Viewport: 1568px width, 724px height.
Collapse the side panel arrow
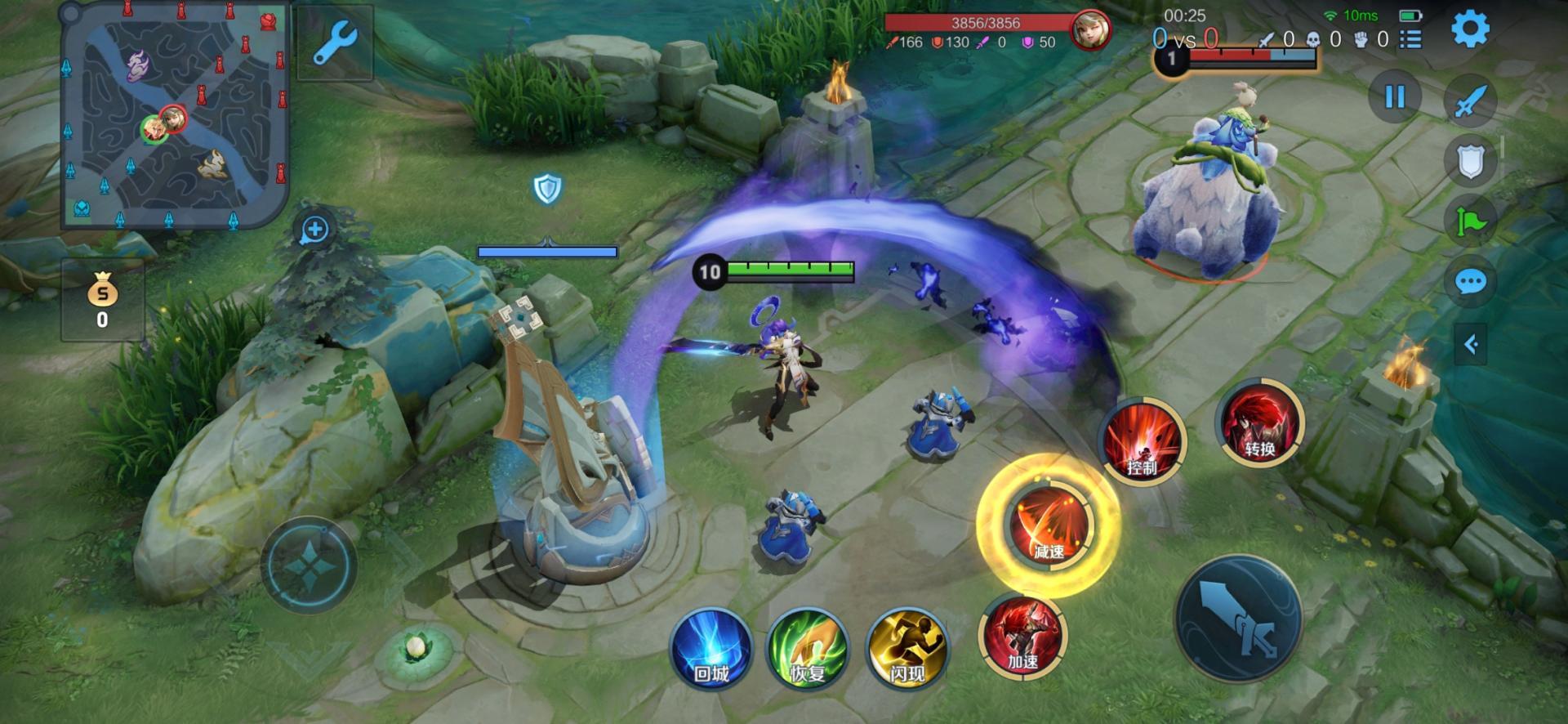click(1472, 344)
